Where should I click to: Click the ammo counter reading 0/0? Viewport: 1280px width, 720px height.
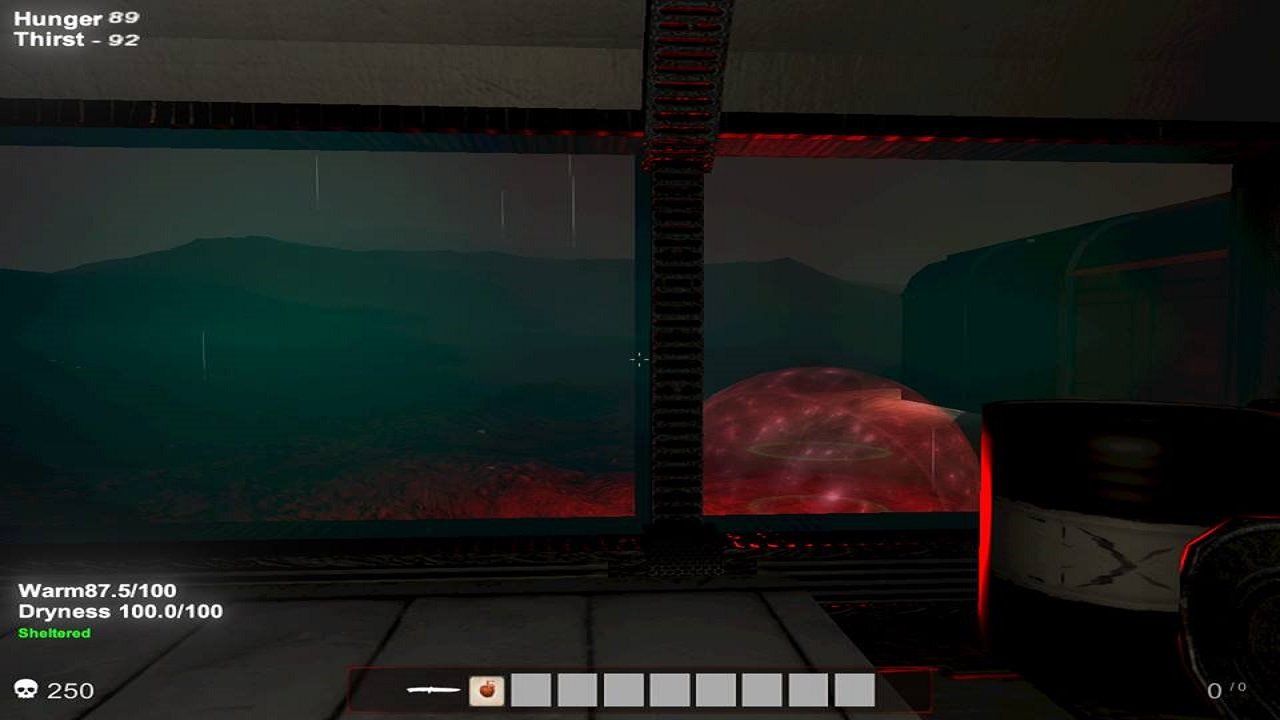click(x=1228, y=689)
